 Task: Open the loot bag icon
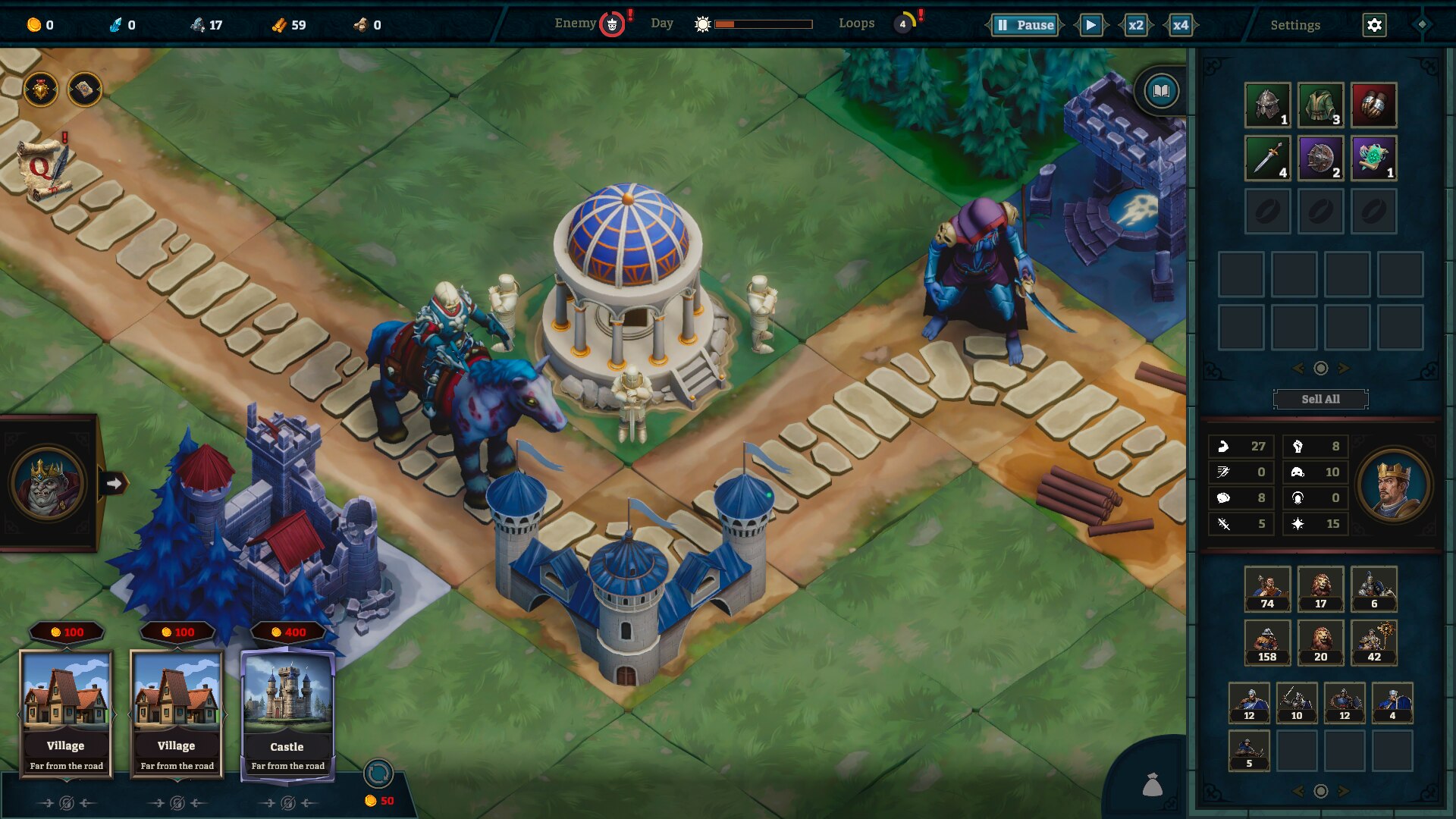(x=1152, y=785)
